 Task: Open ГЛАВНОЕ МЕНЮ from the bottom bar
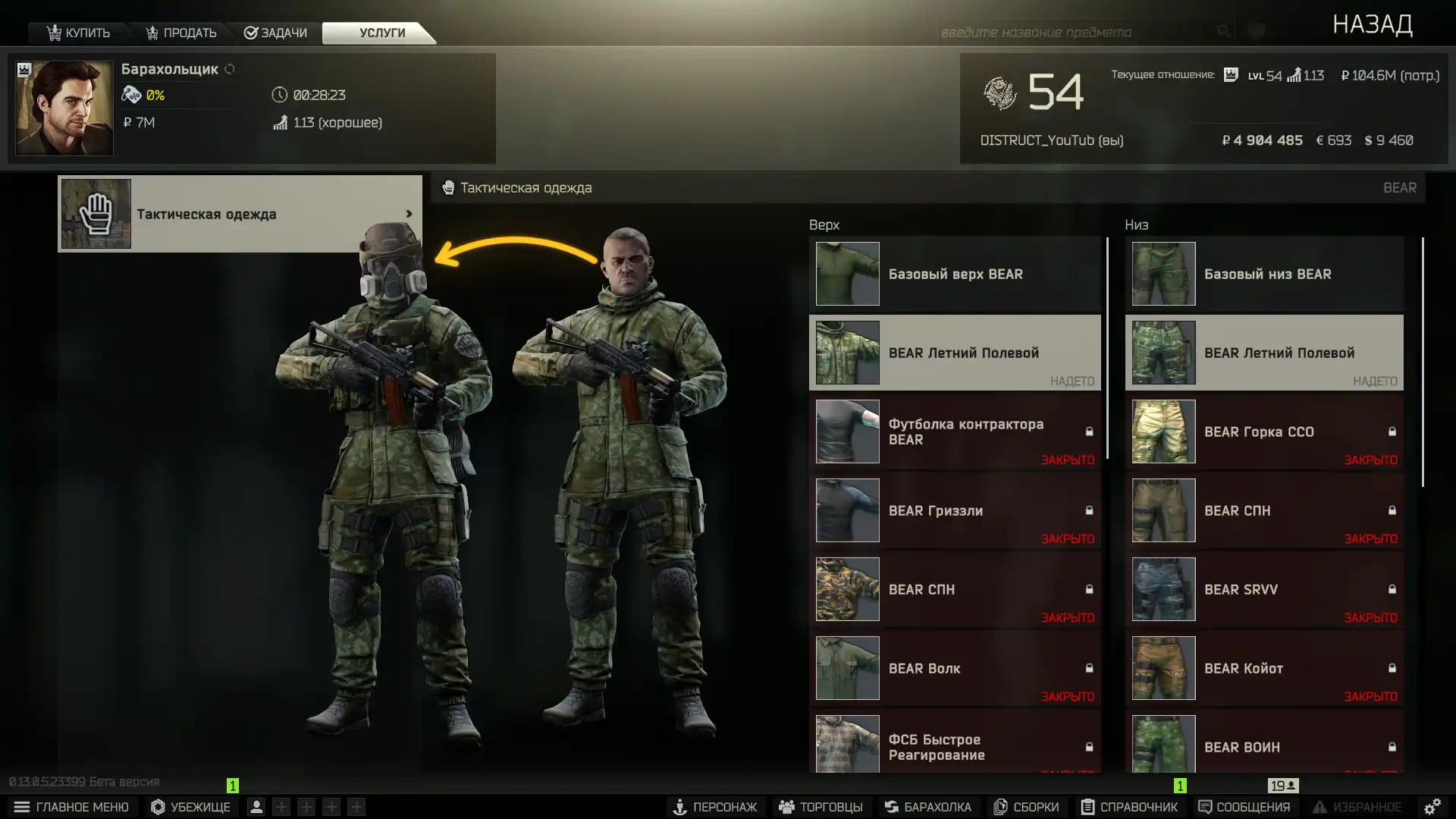(71, 807)
